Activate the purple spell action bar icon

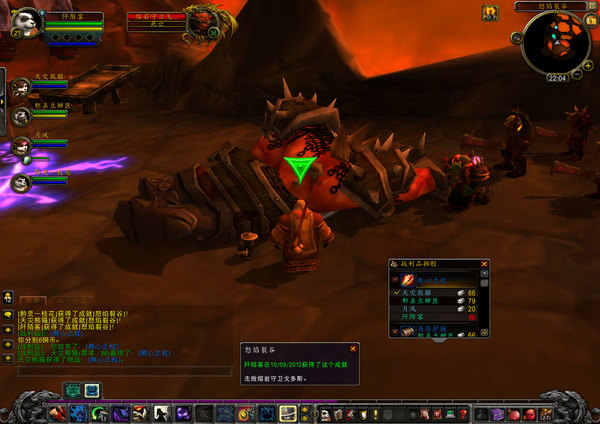pyautogui.click(x=184, y=414)
